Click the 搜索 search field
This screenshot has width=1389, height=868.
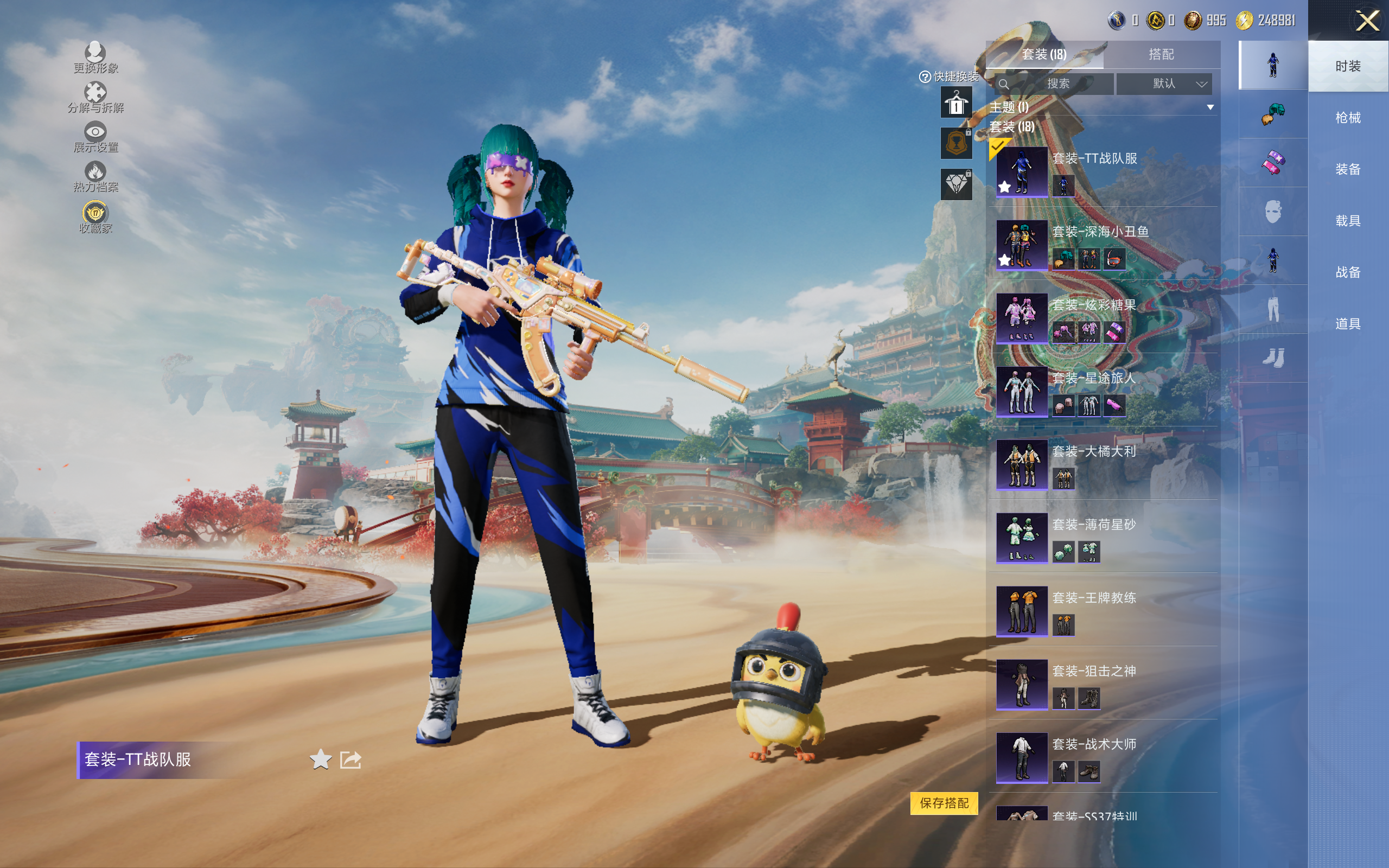point(1055,84)
